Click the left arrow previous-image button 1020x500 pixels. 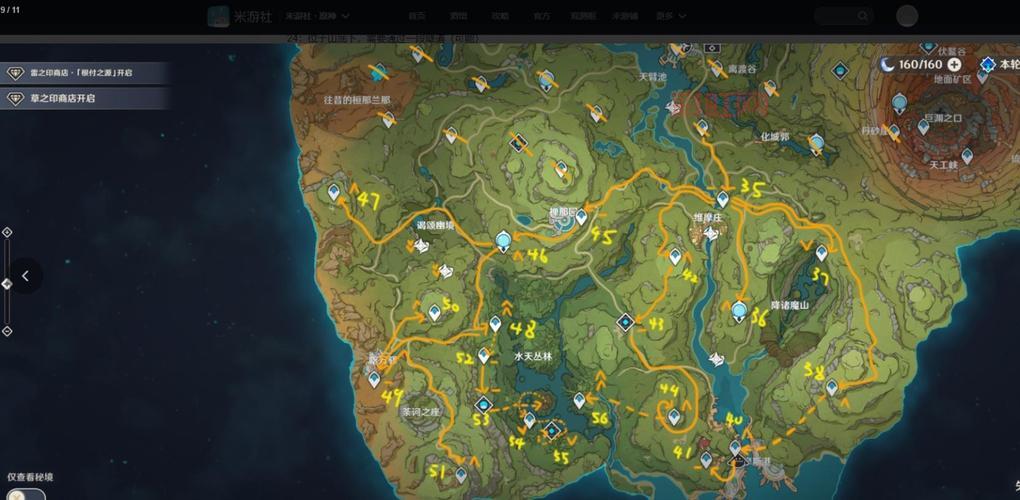point(25,276)
